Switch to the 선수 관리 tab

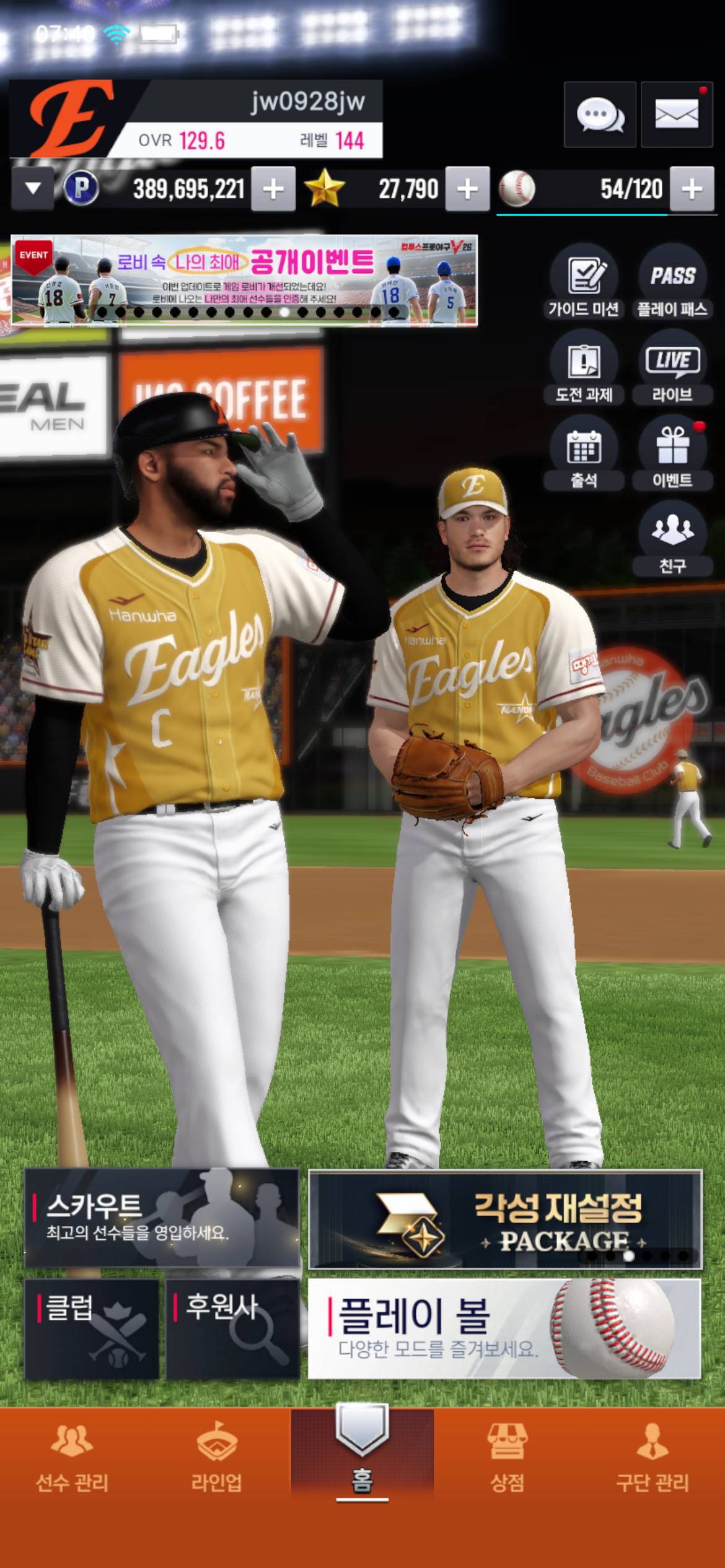click(72, 1455)
